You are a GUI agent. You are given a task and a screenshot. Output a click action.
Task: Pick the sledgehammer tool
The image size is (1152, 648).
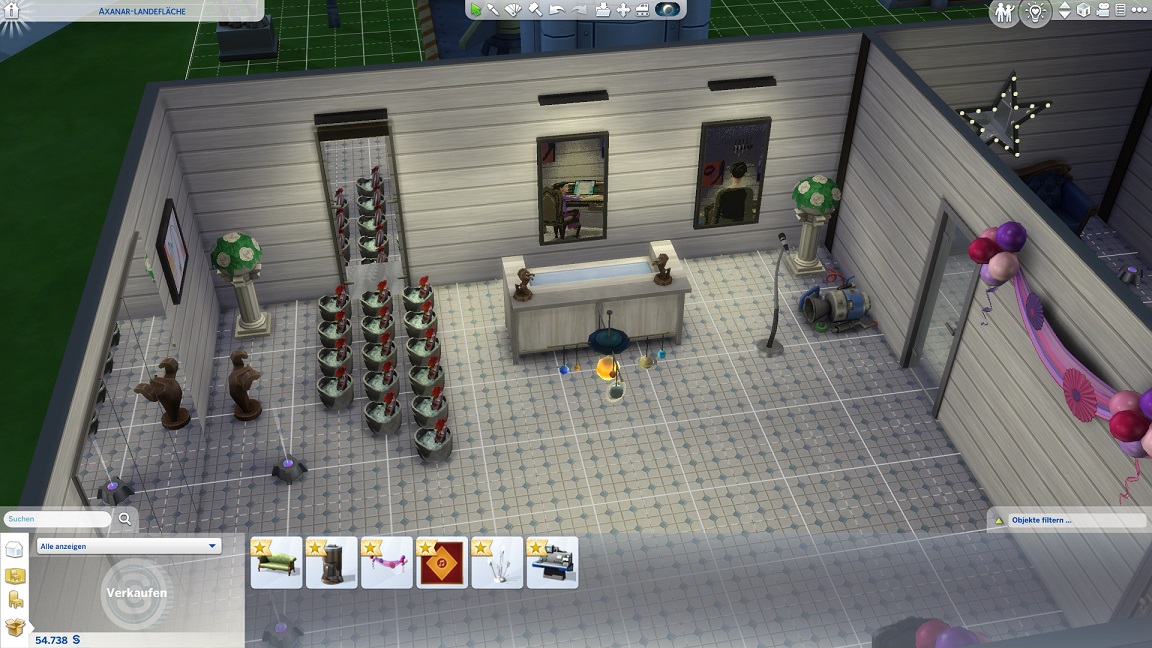535,10
